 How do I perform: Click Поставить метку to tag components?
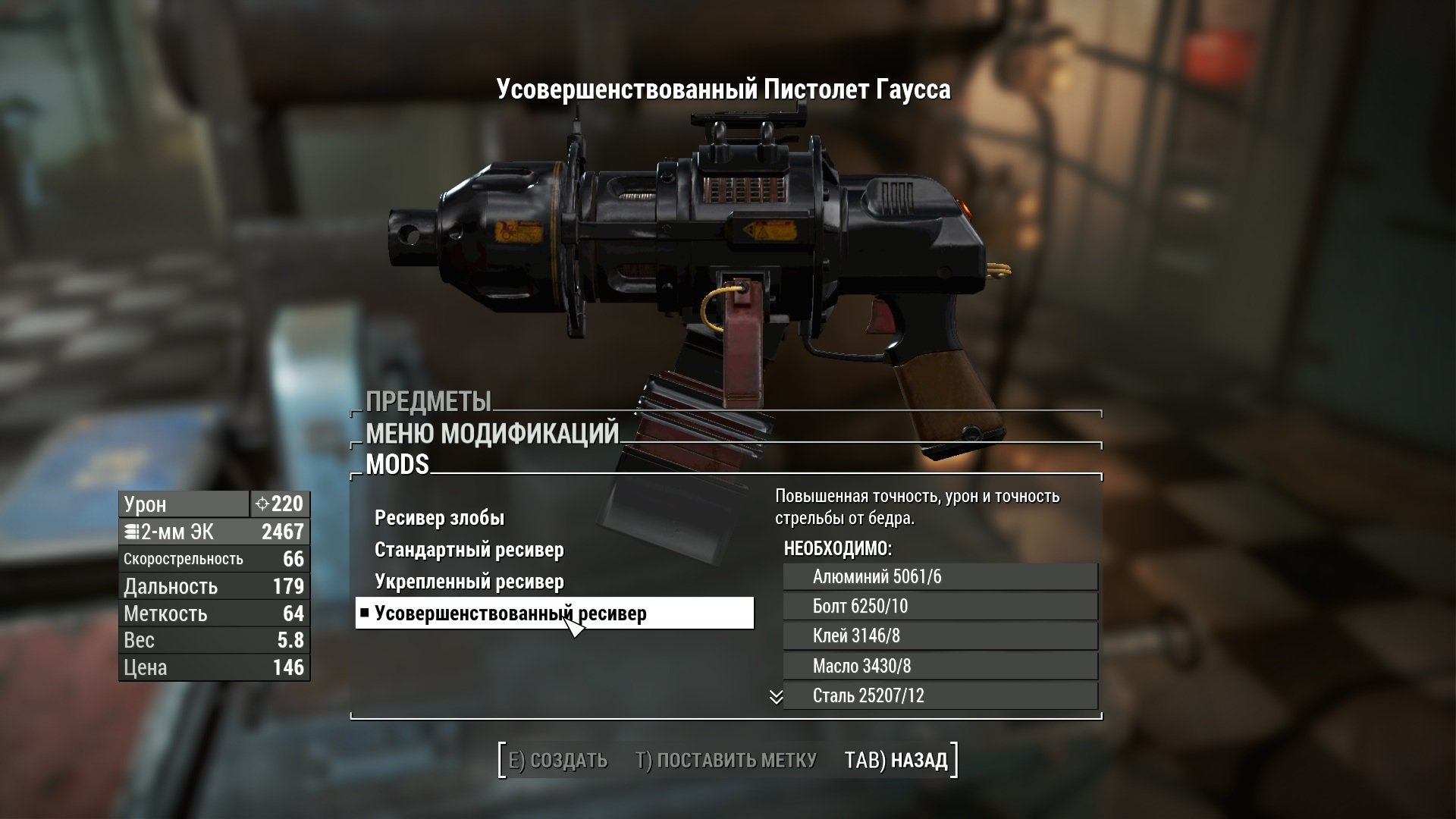[x=726, y=760]
